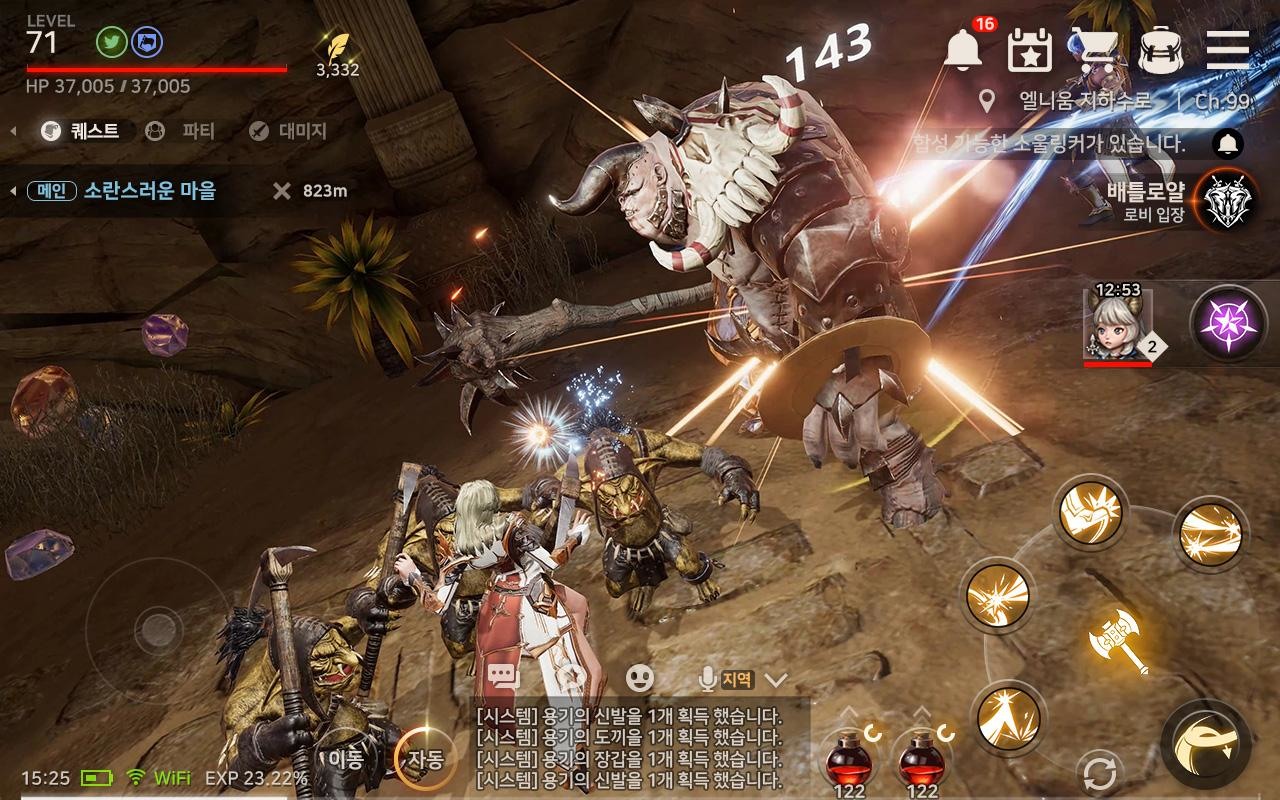The width and height of the screenshot is (1280, 800).
Task: Switch to the 대미지 tab
Action: point(288,130)
